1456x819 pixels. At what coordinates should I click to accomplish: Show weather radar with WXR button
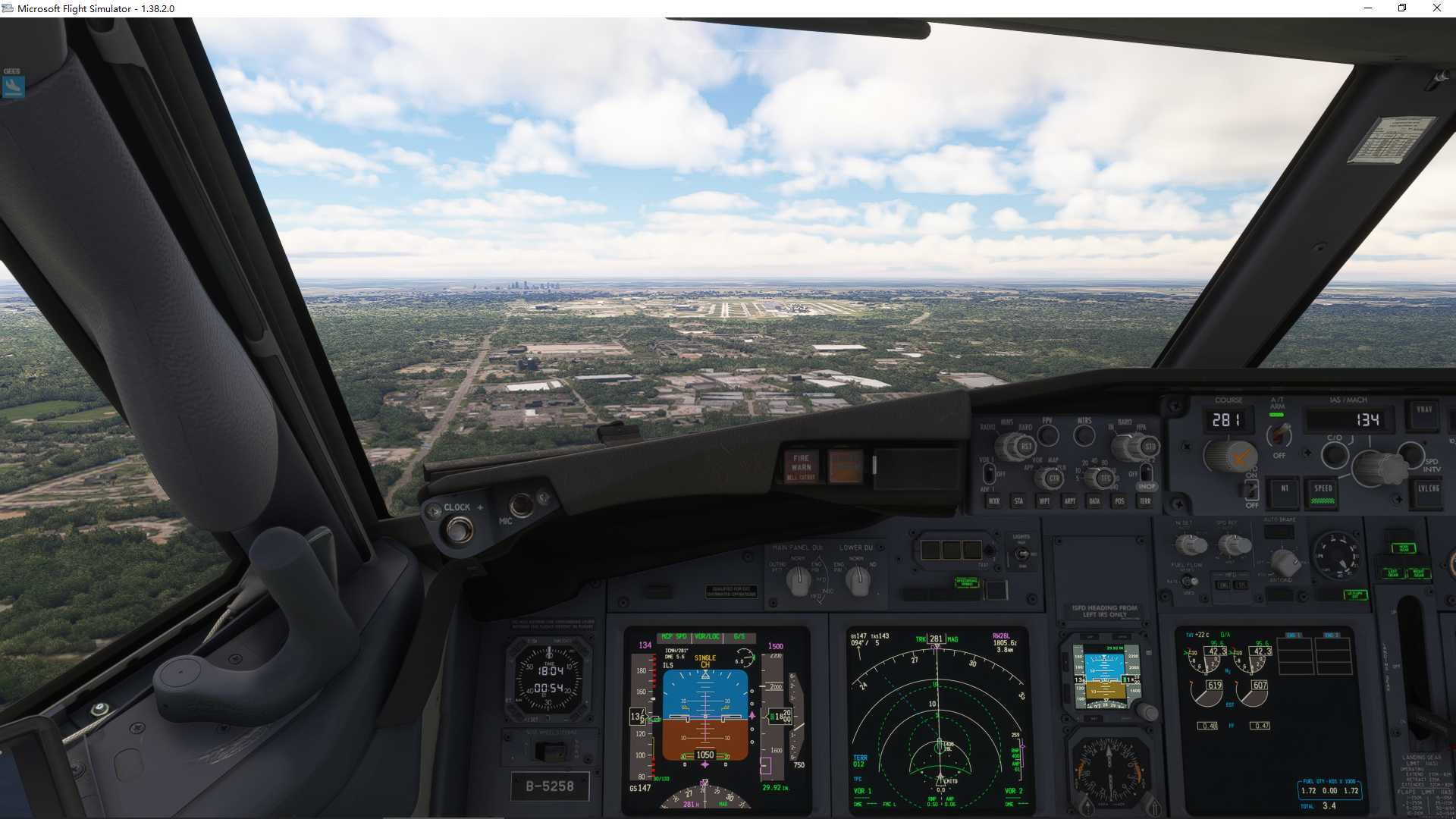click(994, 501)
